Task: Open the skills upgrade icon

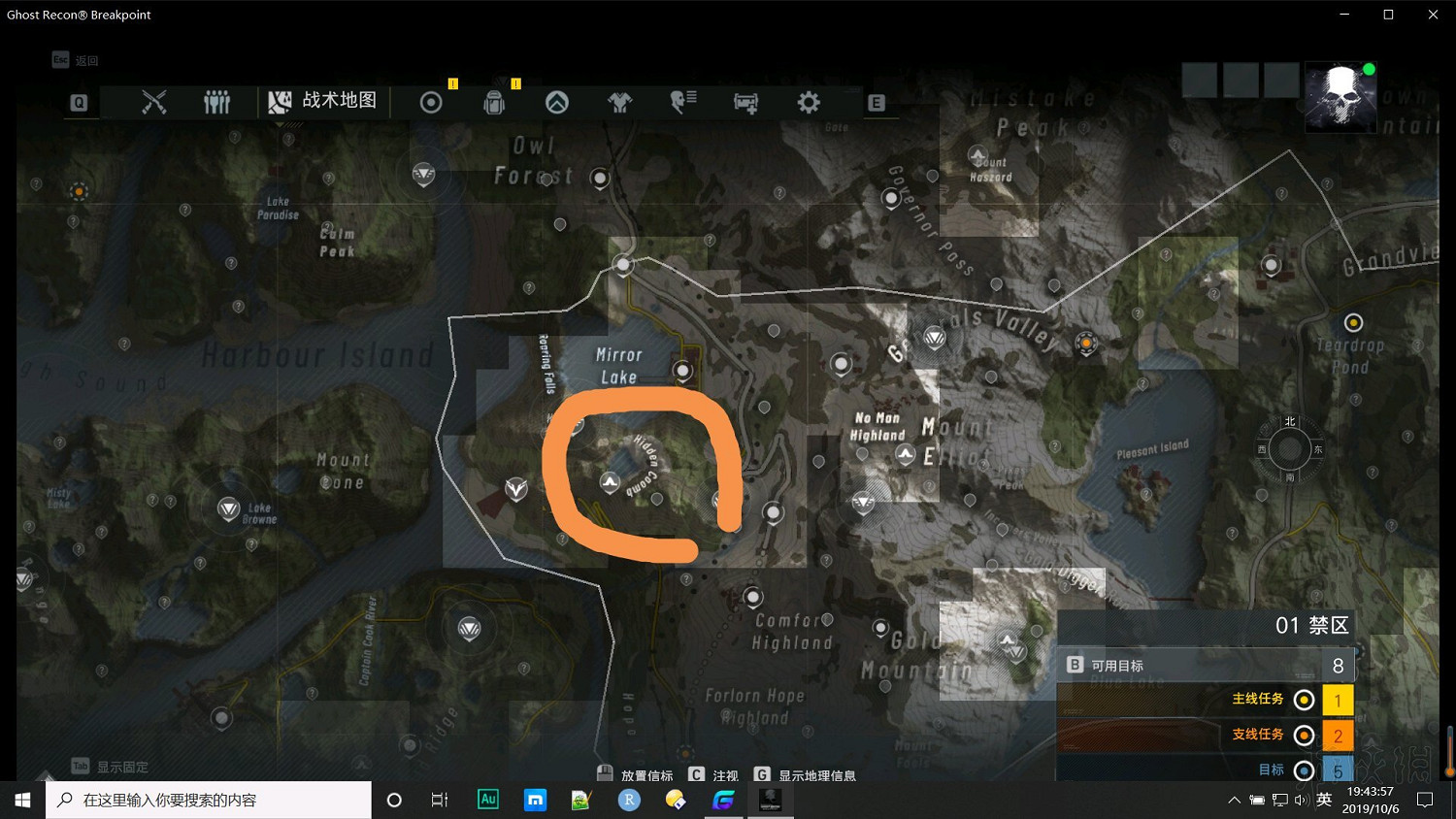Action: (x=557, y=101)
